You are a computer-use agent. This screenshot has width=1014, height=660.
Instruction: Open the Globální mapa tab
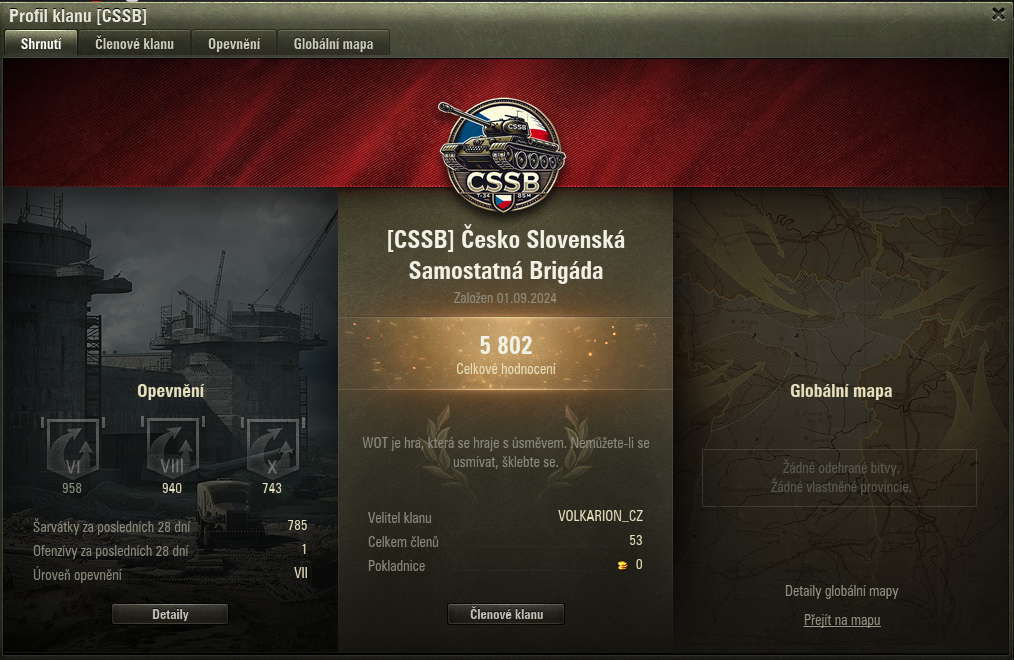333,44
